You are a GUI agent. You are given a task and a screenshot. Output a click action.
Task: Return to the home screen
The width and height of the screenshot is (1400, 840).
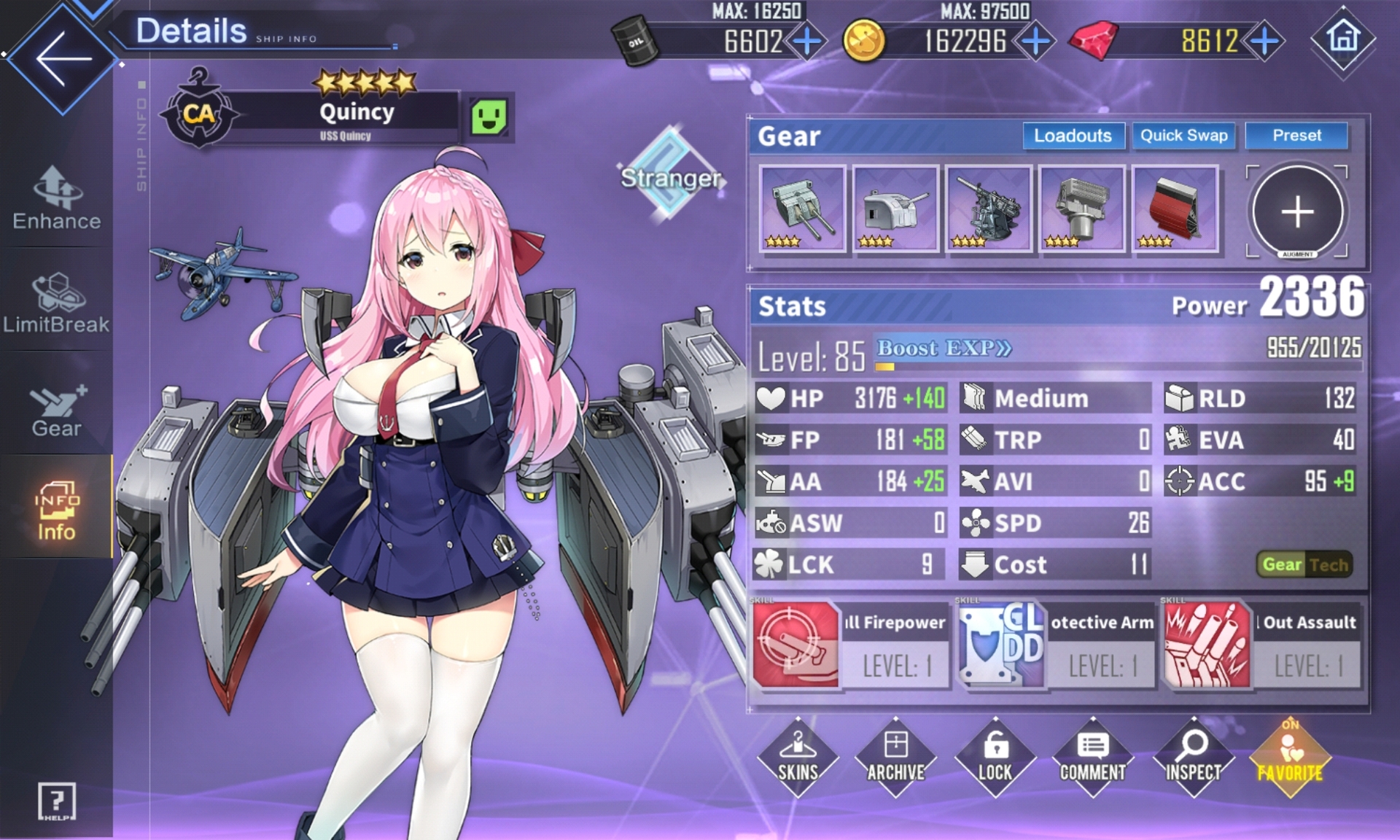pyautogui.click(x=1343, y=38)
